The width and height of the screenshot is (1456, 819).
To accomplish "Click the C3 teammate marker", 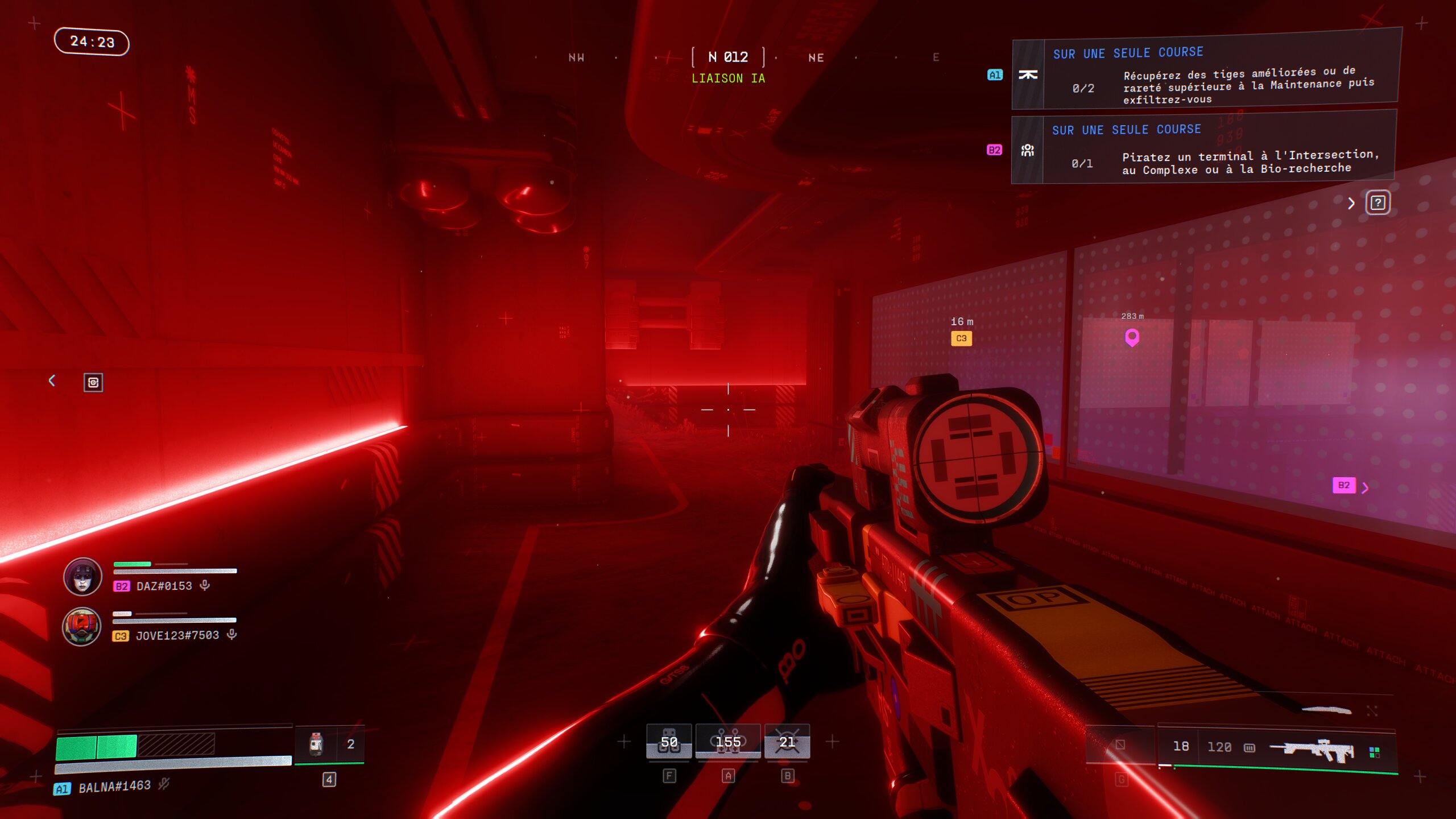I will coord(961,338).
